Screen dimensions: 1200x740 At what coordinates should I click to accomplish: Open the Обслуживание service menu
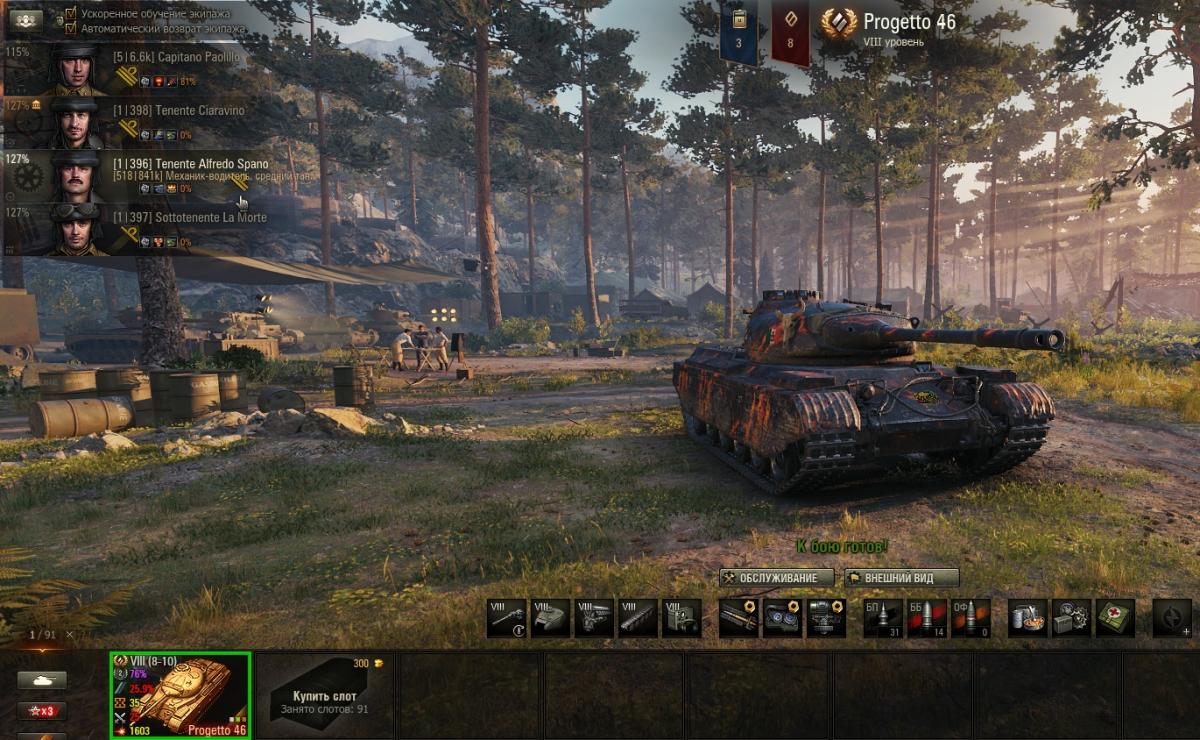coord(777,578)
